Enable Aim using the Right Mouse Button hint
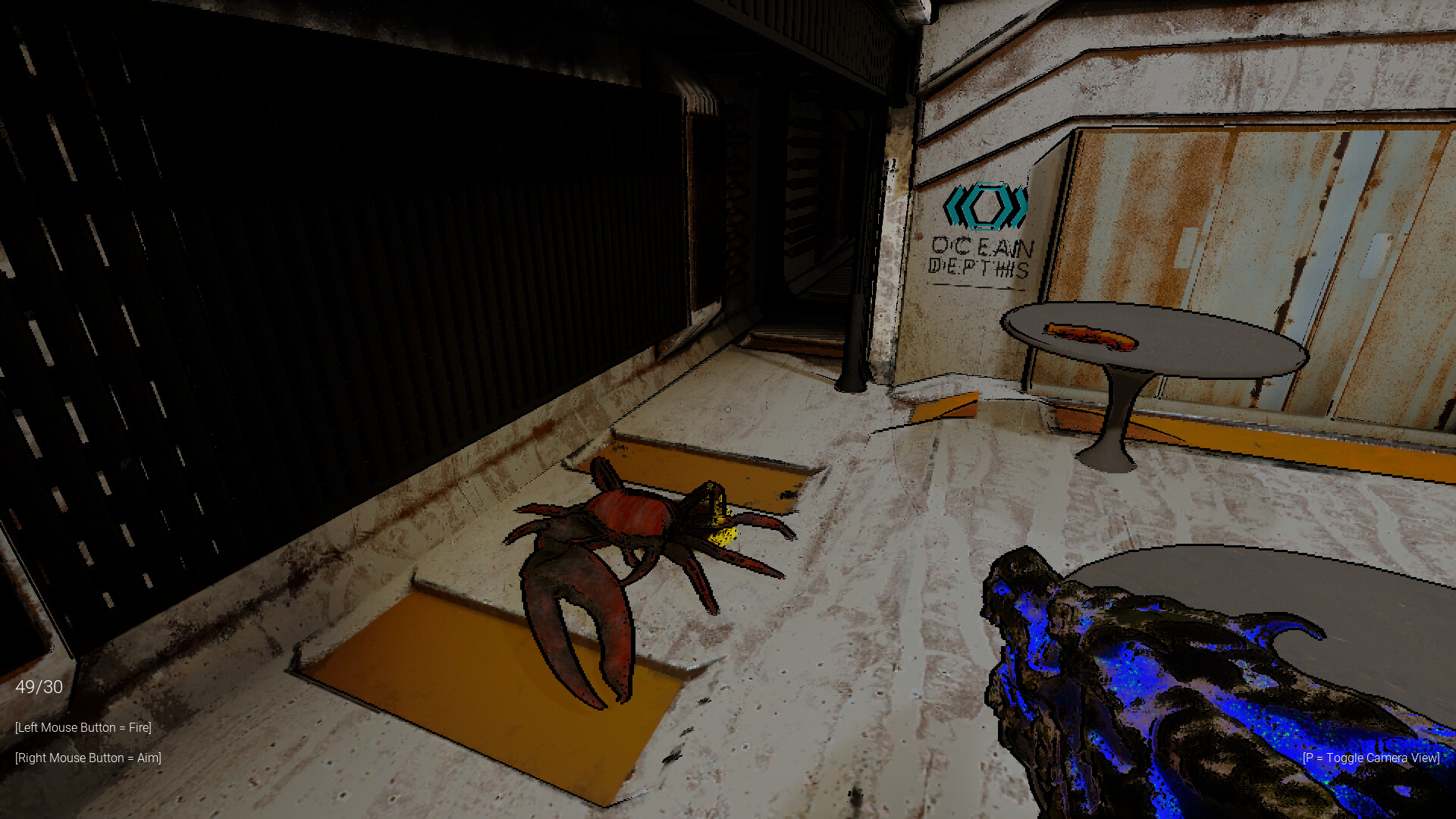1456x819 pixels. click(x=87, y=758)
